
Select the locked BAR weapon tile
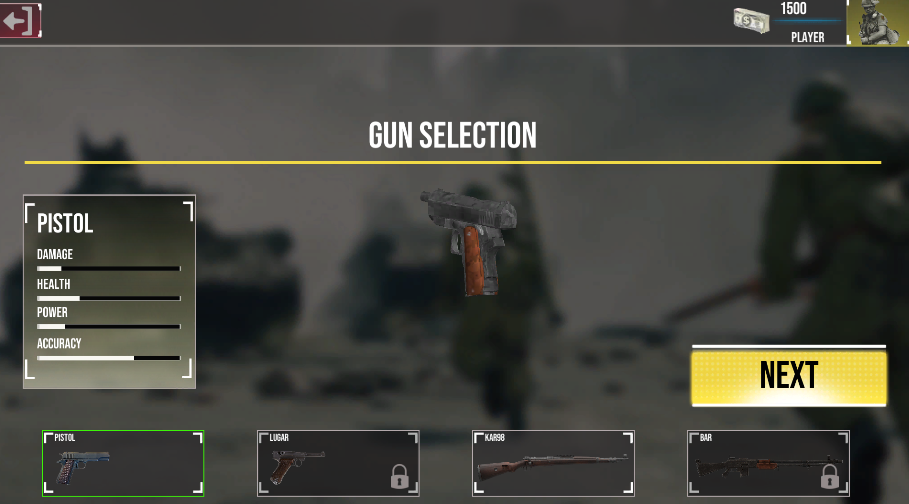768,464
